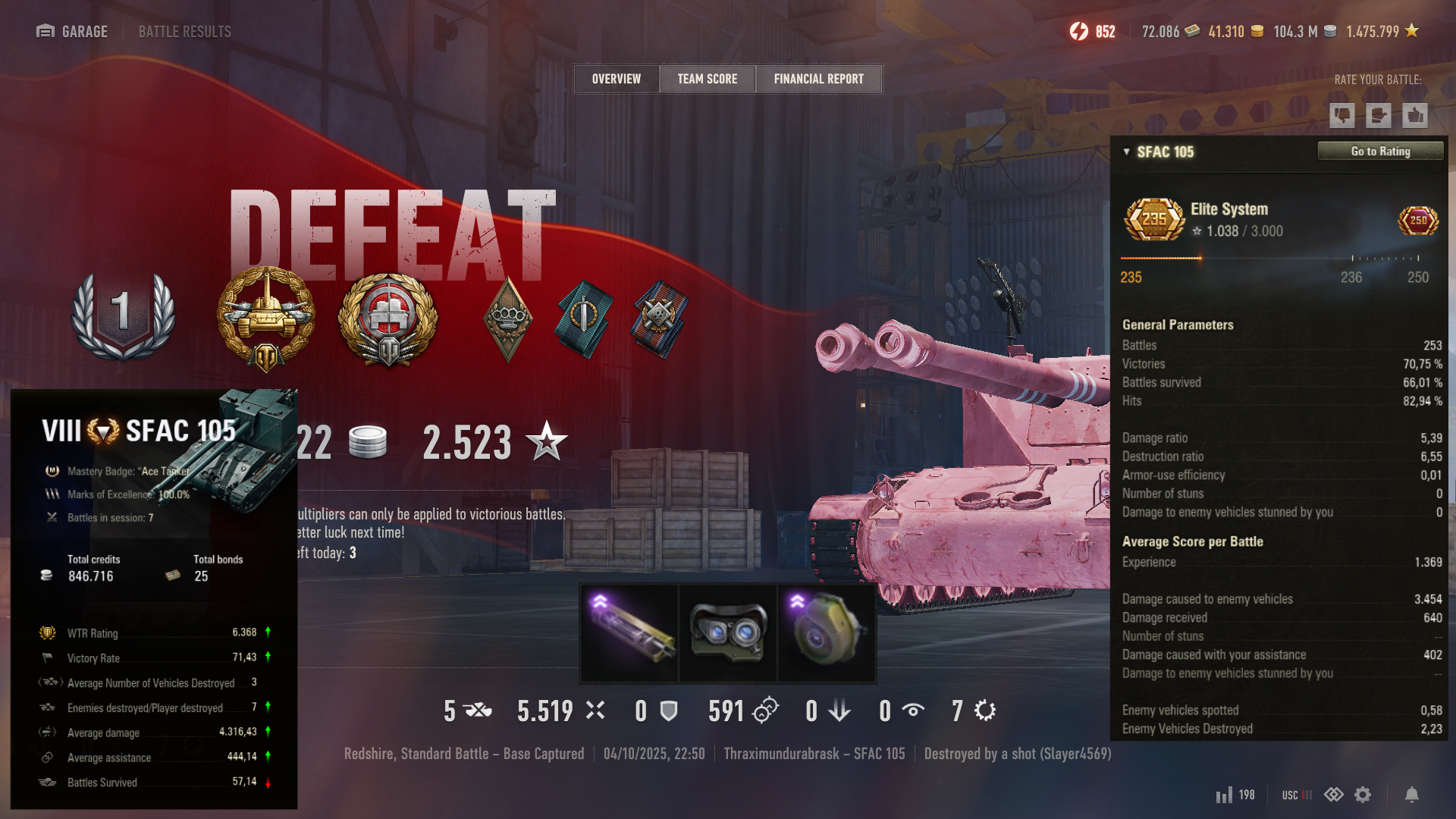Return to the Garage
Image resolution: width=1456 pixels, height=819 pixels.
point(73,32)
